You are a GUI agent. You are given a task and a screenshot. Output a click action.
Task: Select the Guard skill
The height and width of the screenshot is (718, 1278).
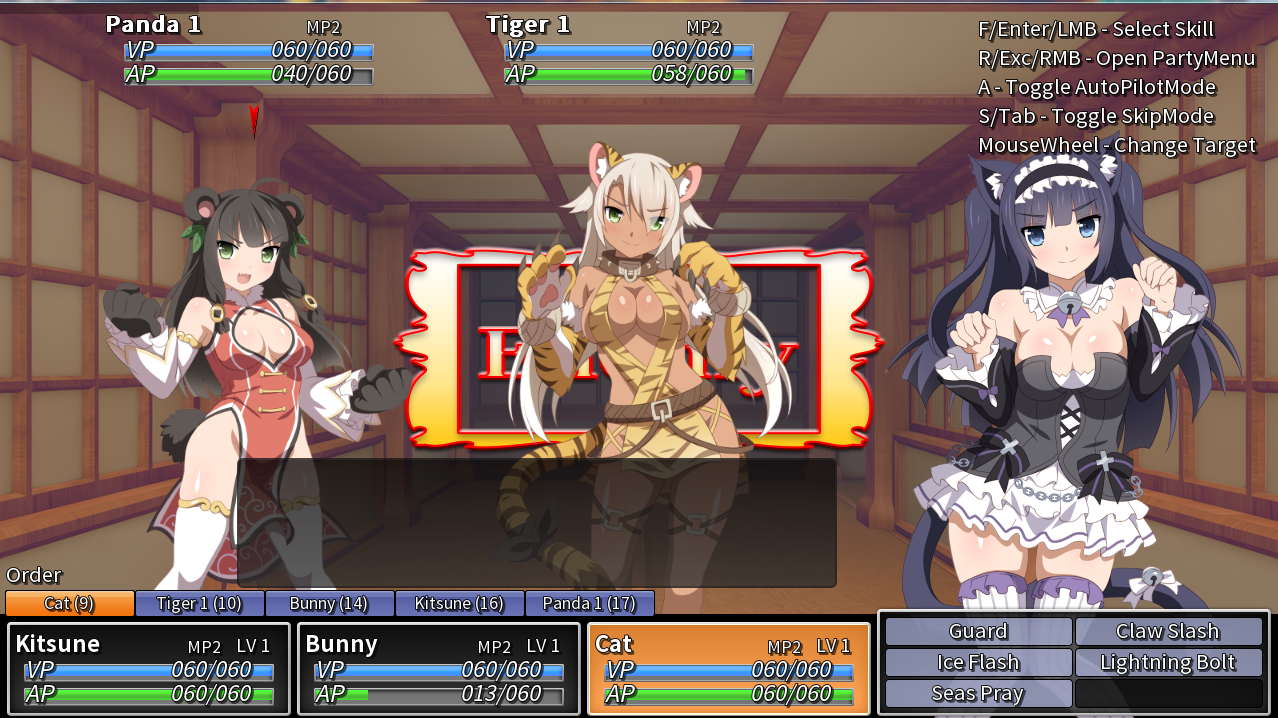978,631
